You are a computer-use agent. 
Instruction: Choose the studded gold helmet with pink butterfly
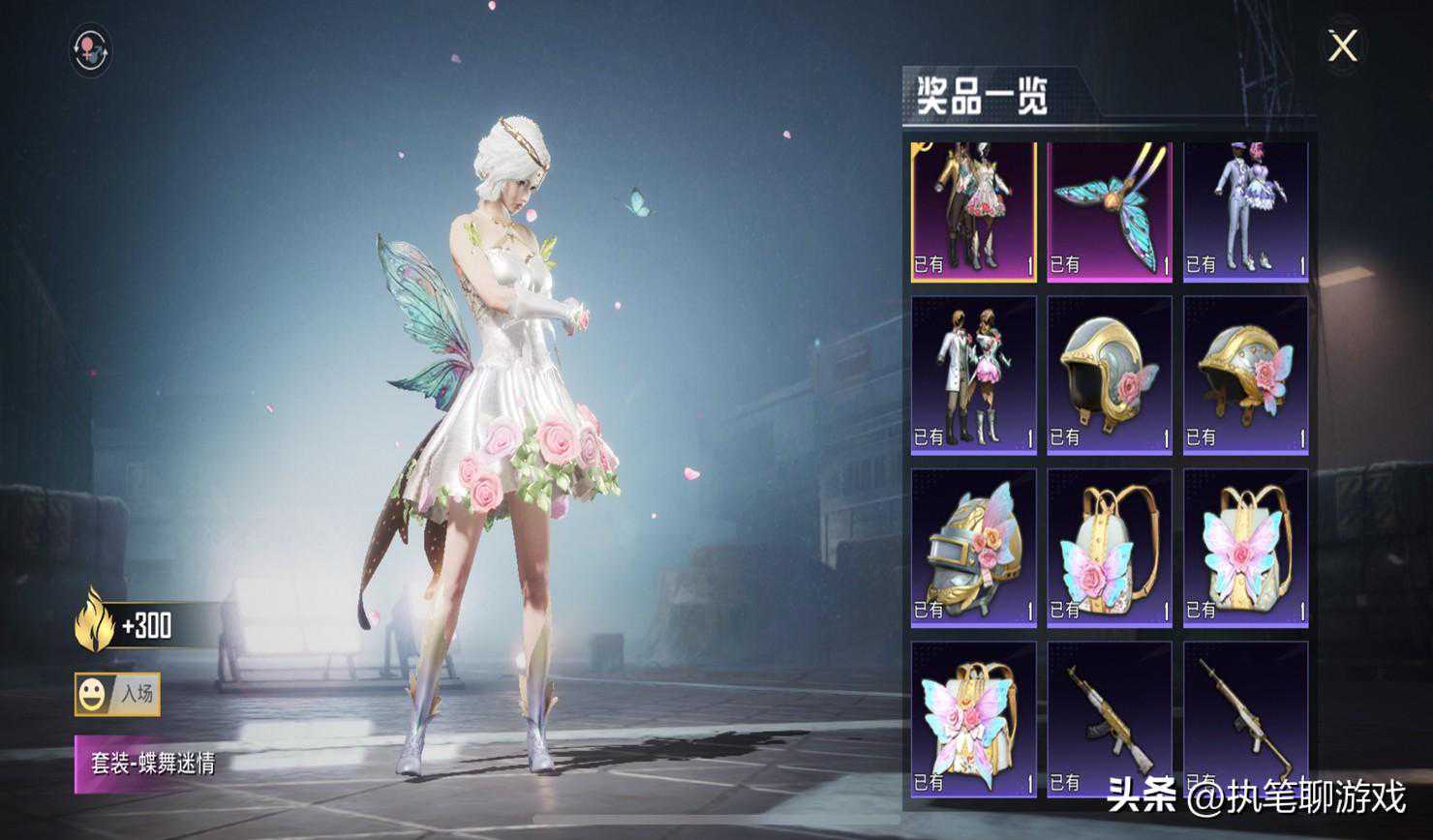[x=1245, y=375]
